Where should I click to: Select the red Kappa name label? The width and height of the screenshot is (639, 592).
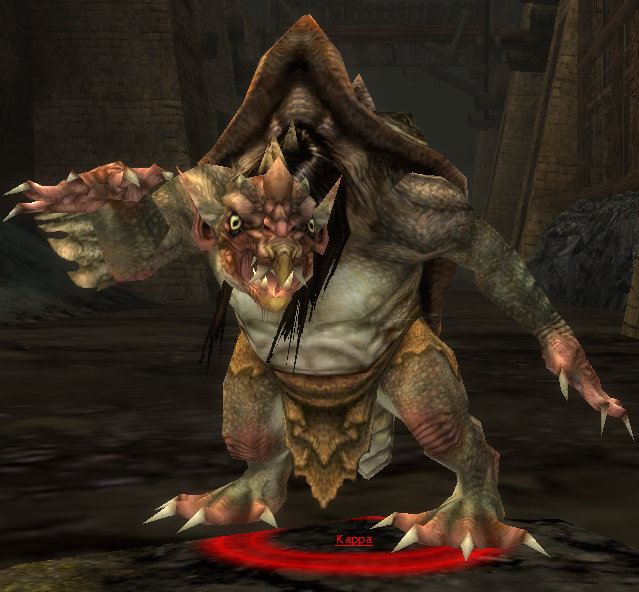tap(354, 540)
